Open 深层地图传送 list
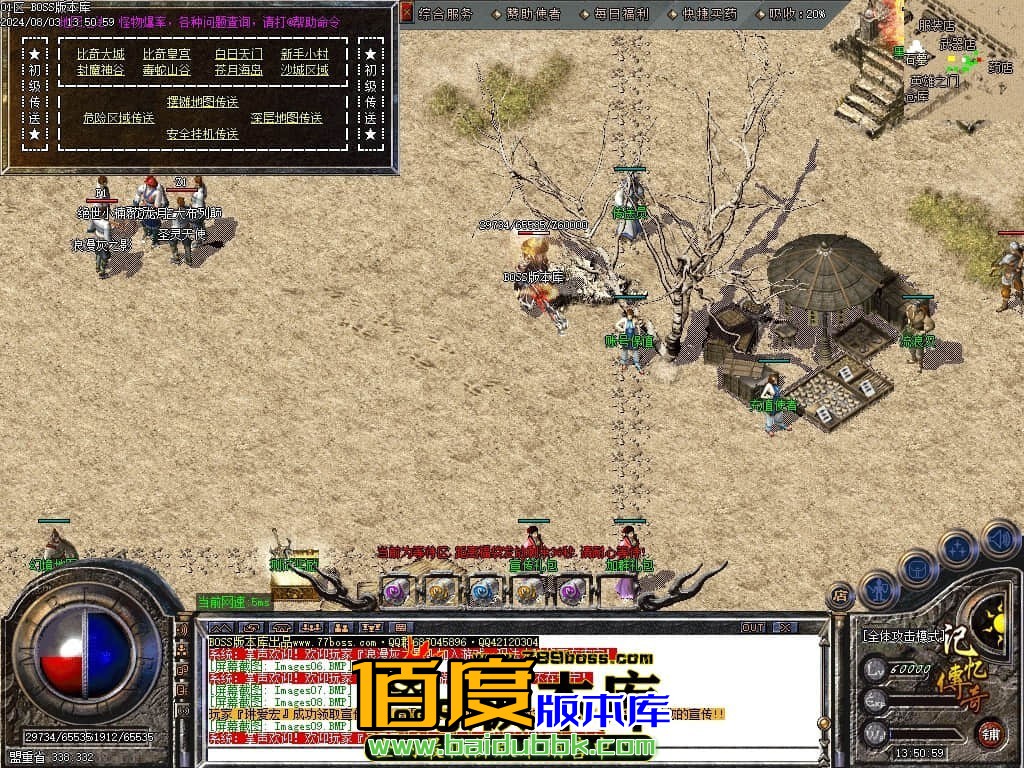Screen dimensions: 1024x768 (x=286, y=118)
